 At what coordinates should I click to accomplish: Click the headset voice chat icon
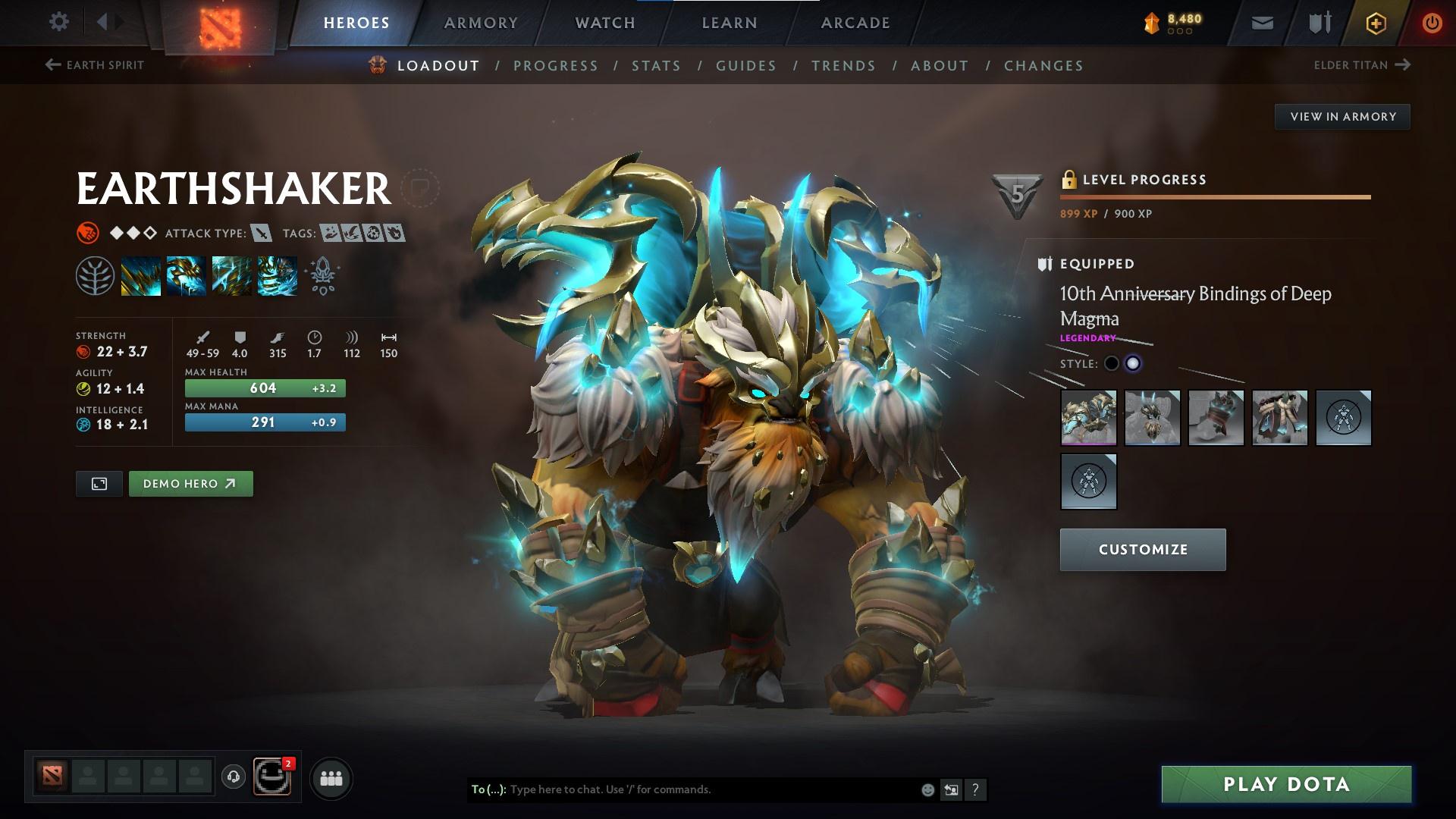point(233,777)
